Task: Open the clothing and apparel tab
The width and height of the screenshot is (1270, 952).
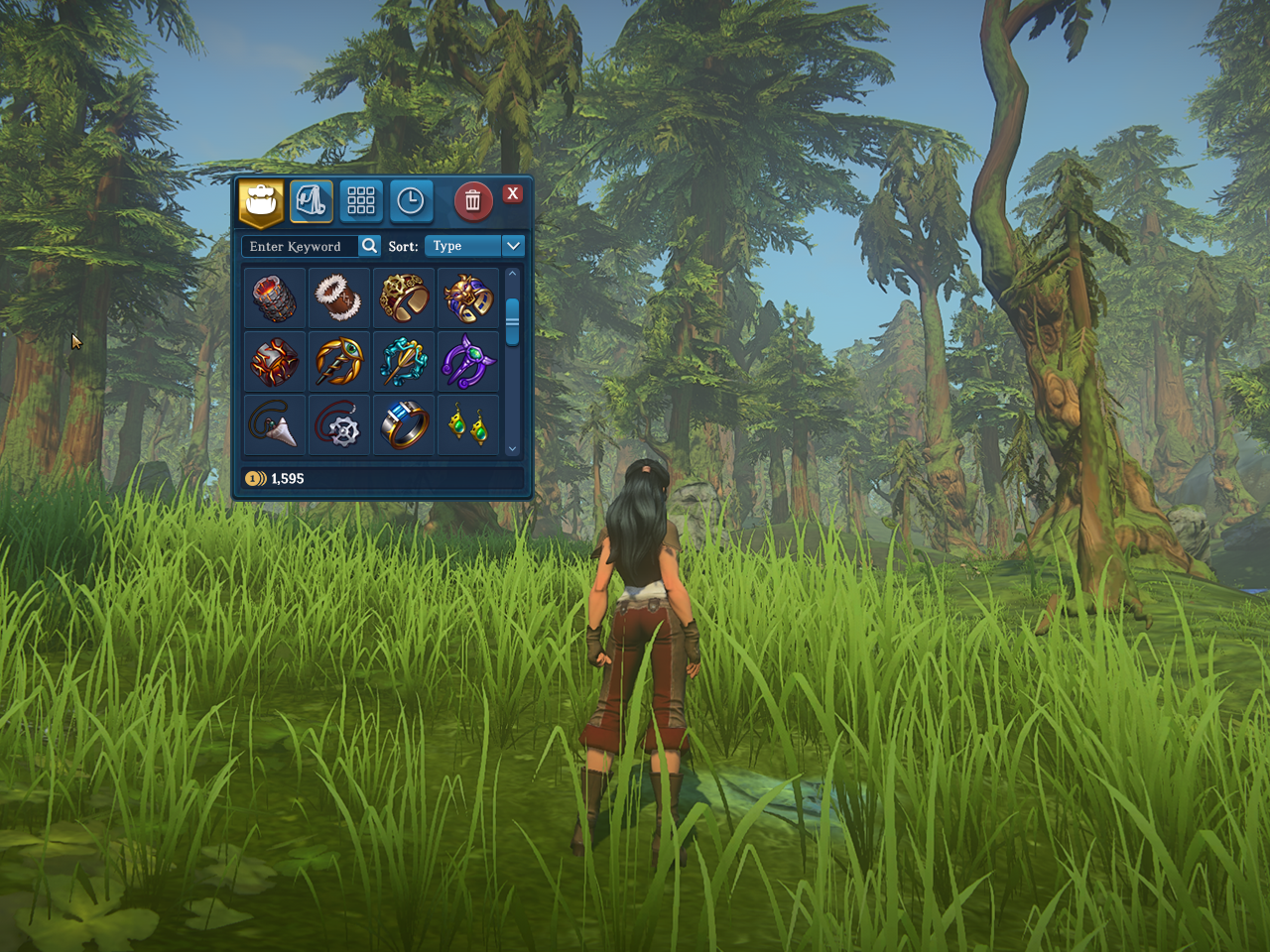Action: (312, 201)
